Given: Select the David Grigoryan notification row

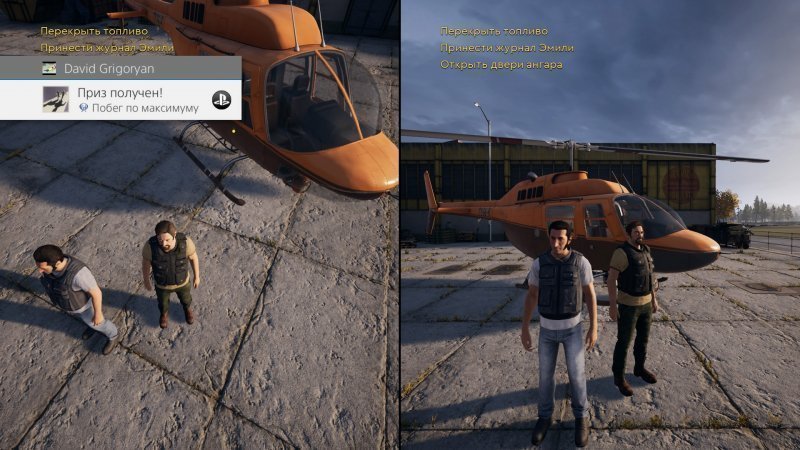Looking at the screenshot, I should 120,69.
